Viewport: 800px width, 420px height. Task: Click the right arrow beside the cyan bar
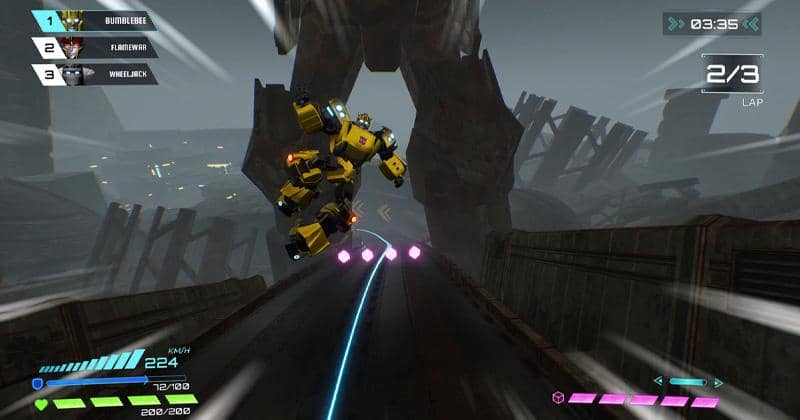(717, 381)
